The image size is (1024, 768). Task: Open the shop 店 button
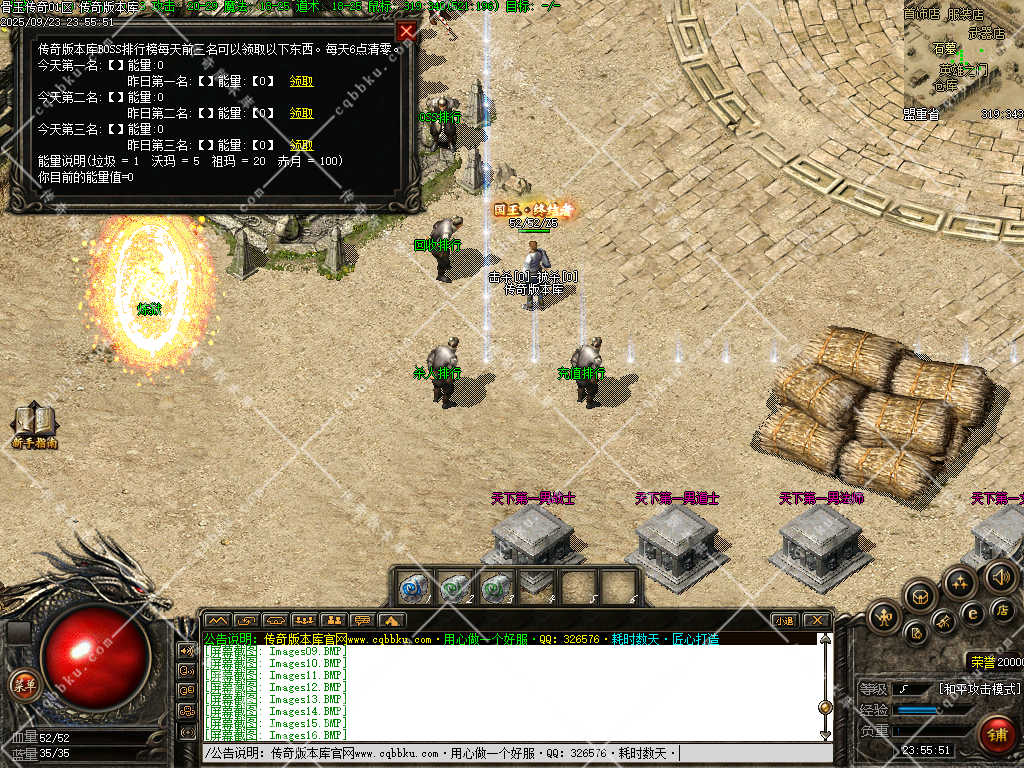[x=1003, y=609]
